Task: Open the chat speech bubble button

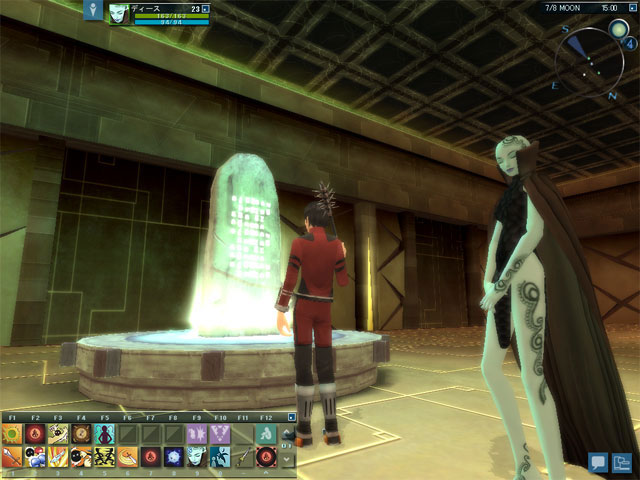Action: [599, 461]
